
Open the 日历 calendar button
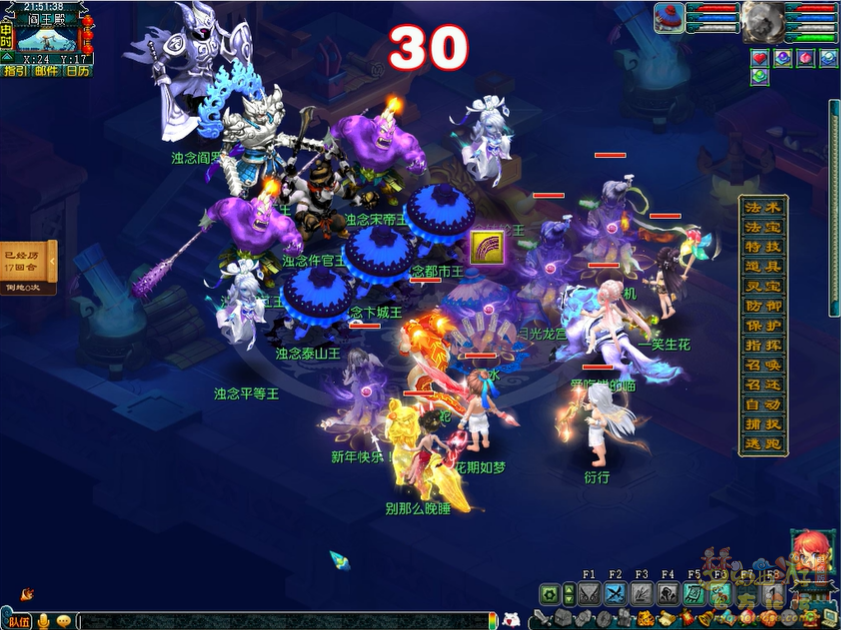(77, 71)
